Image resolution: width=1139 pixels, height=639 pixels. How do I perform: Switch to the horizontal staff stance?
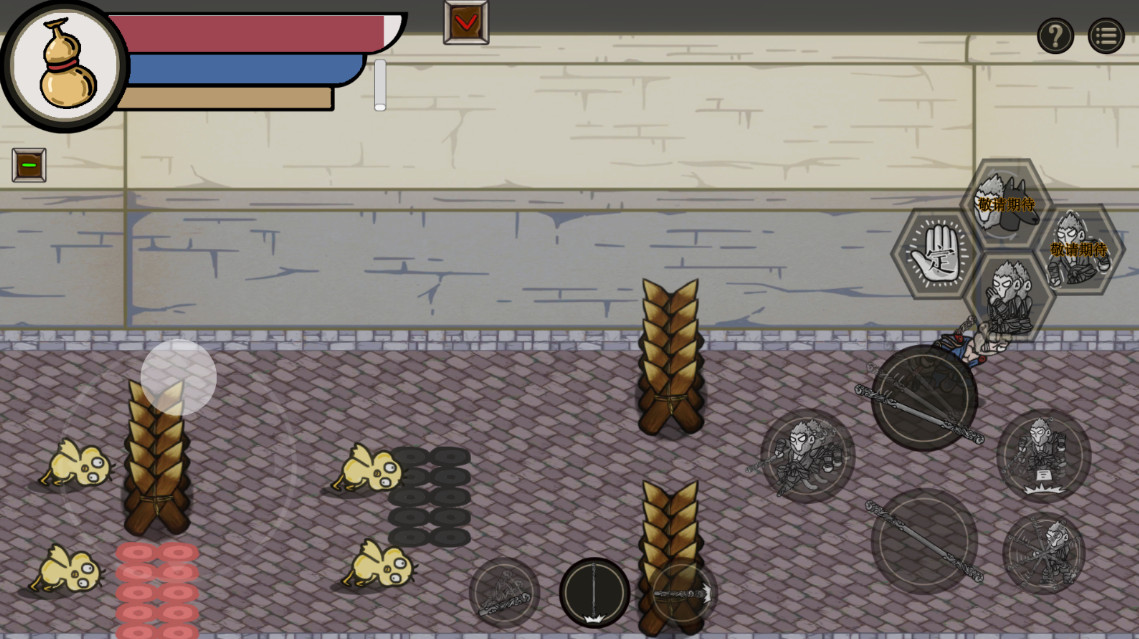[684, 592]
